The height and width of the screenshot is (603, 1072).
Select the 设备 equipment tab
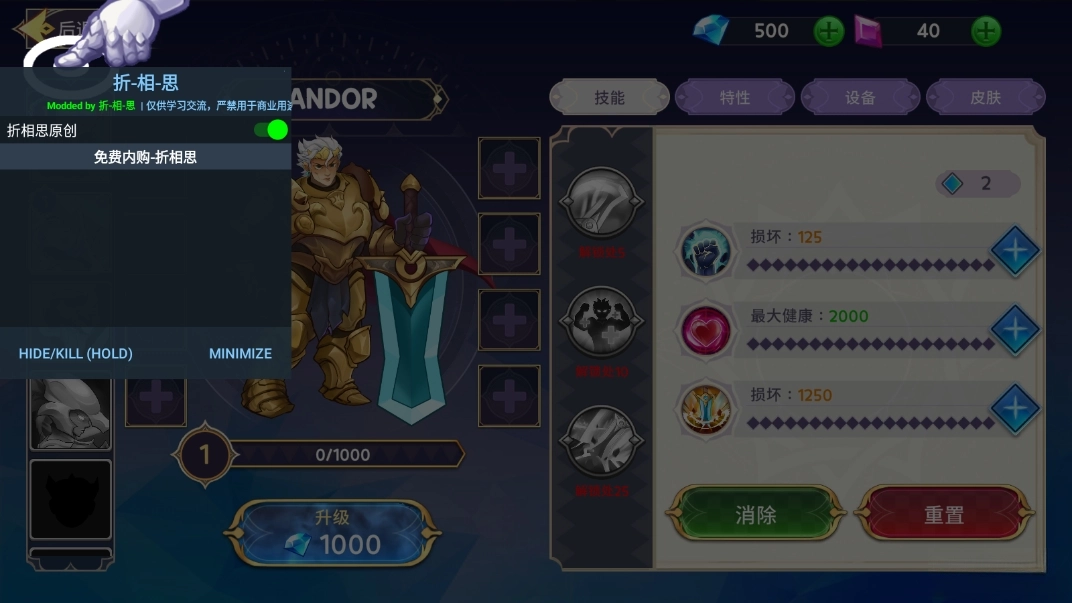click(860, 98)
